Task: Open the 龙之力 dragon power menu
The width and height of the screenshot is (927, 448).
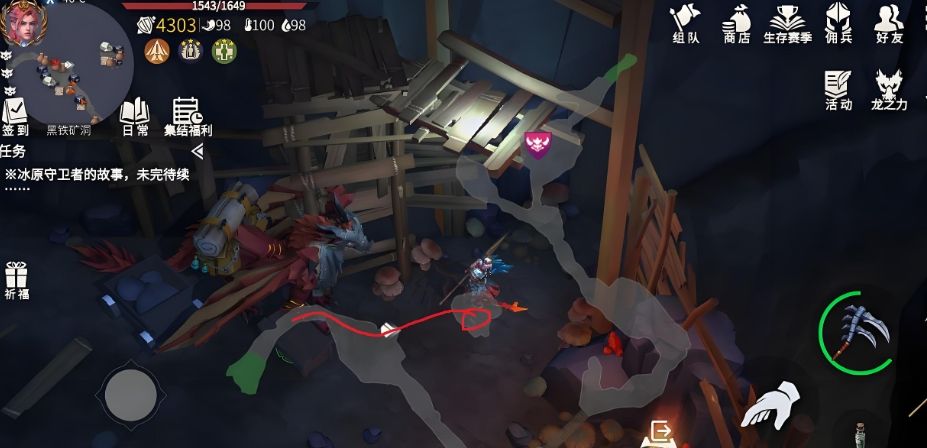Action: point(889,89)
